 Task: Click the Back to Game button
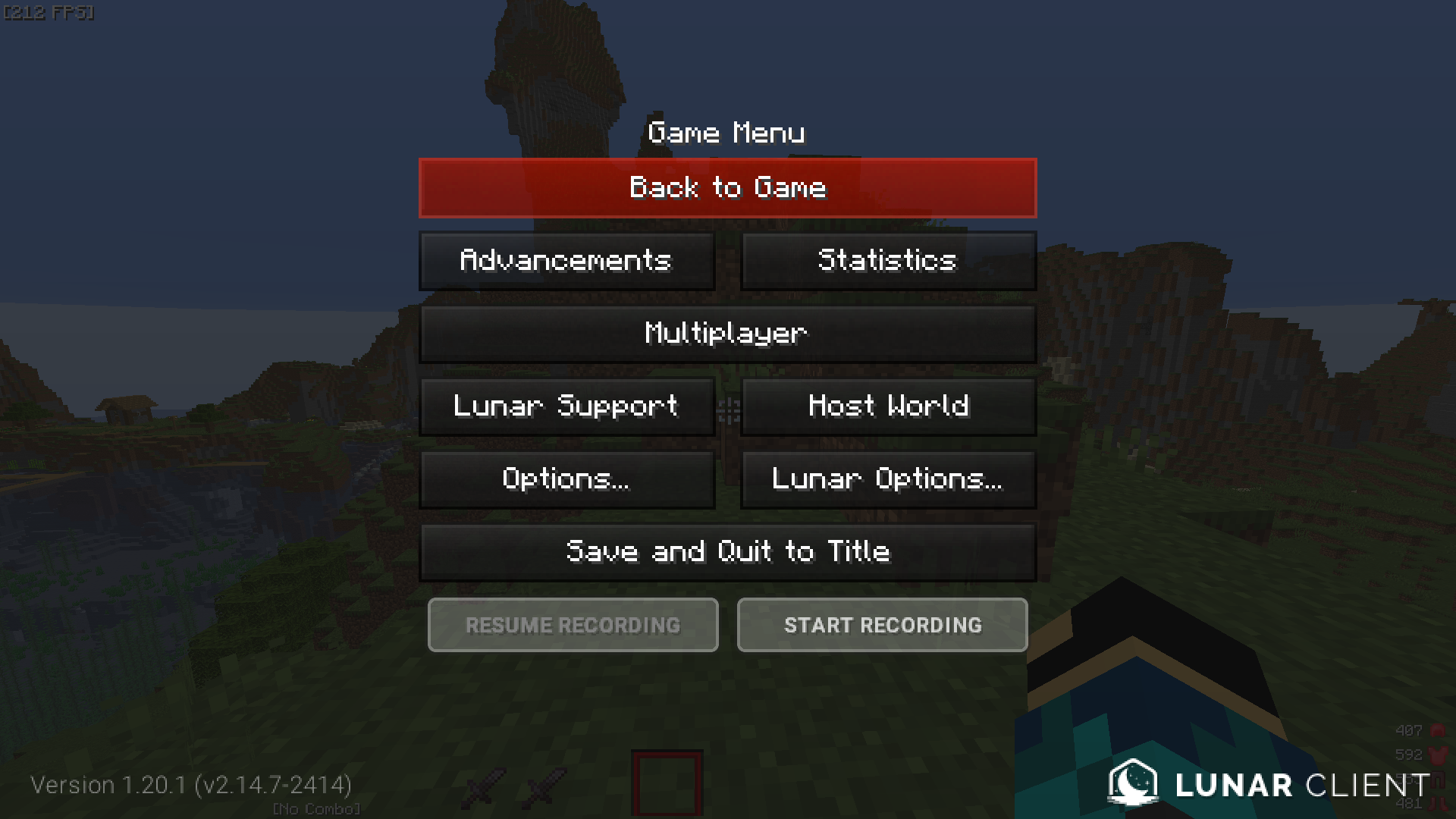[x=726, y=187]
